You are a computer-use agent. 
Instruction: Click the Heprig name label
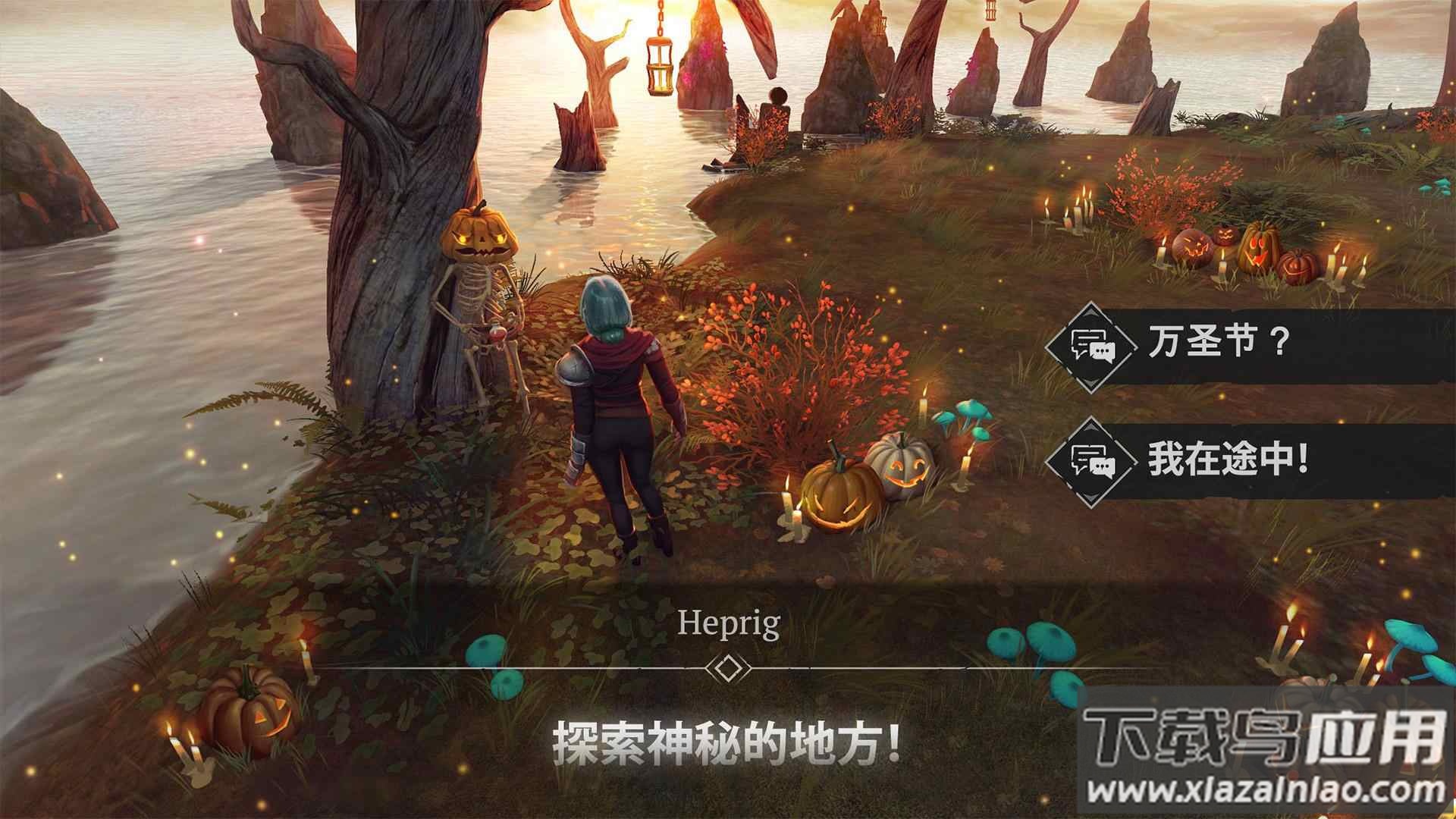tap(730, 623)
